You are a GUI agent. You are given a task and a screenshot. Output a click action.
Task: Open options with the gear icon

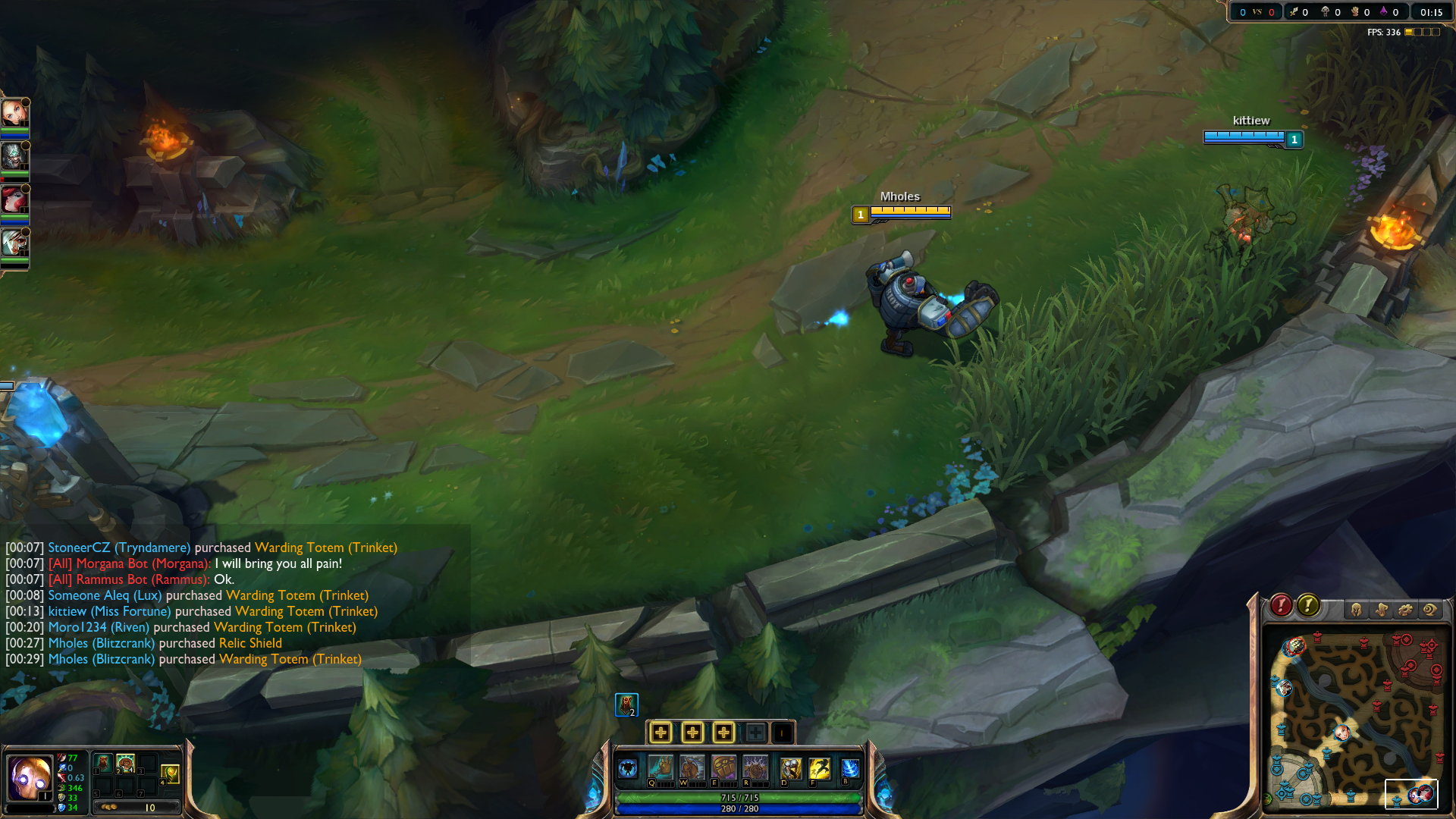pos(1405,610)
